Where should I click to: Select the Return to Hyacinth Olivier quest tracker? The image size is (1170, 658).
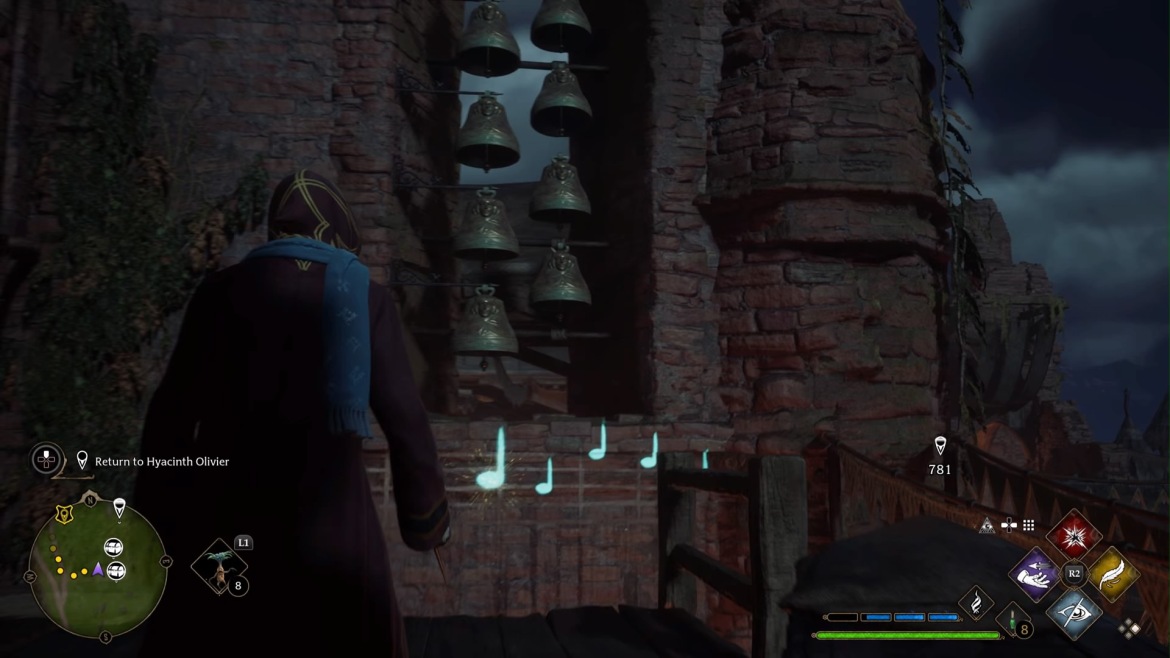tap(161, 461)
